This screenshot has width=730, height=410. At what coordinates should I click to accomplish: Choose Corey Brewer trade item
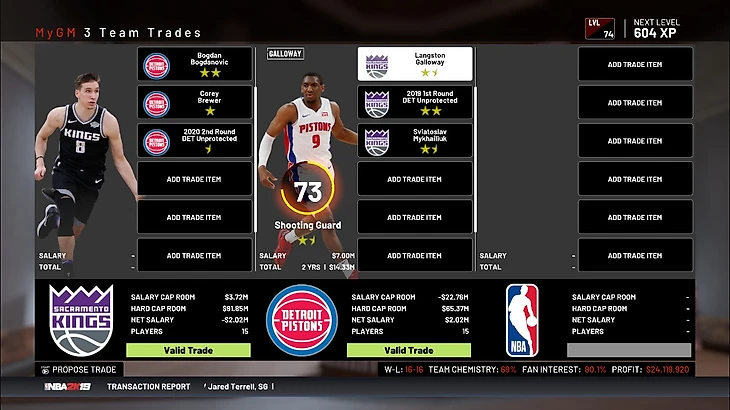[x=194, y=103]
